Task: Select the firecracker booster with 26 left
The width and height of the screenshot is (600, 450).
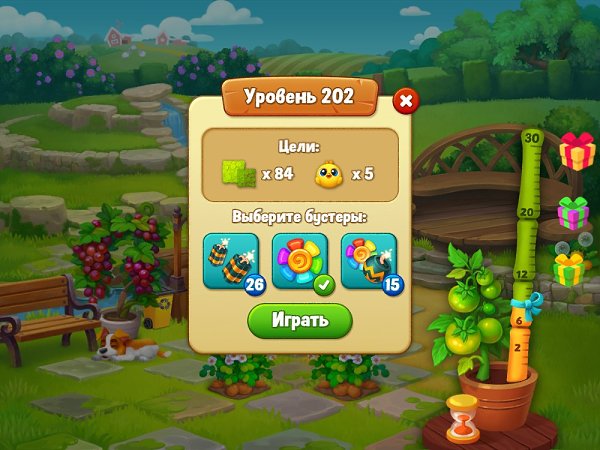Action: tap(230, 261)
